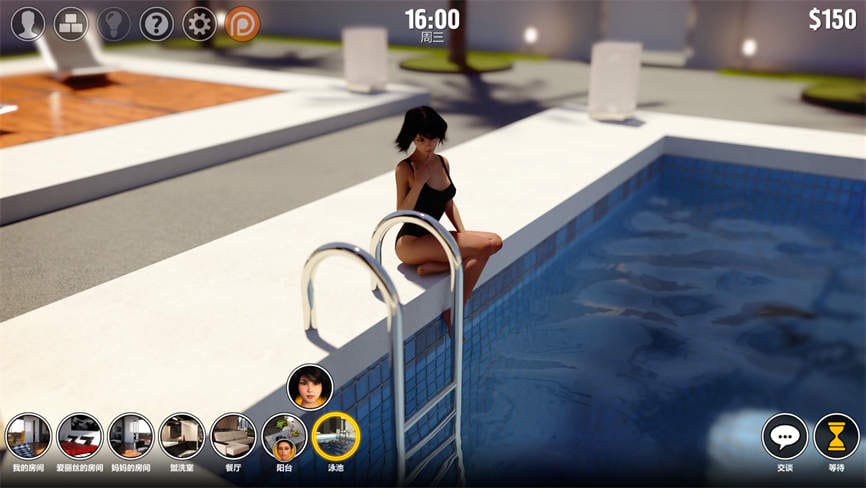Click the orange Patreon logo button
Screen dimensions: 866x488
[x=243, y=23]
